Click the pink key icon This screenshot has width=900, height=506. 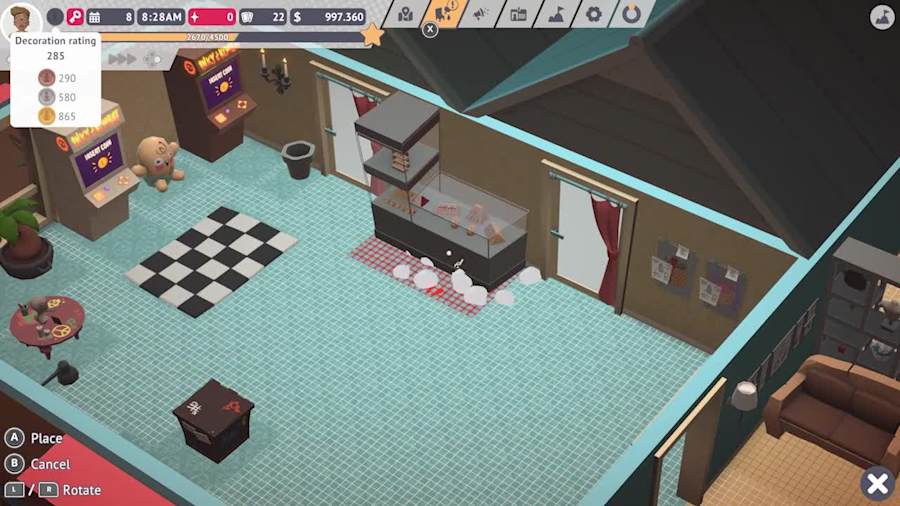[75, 16]
